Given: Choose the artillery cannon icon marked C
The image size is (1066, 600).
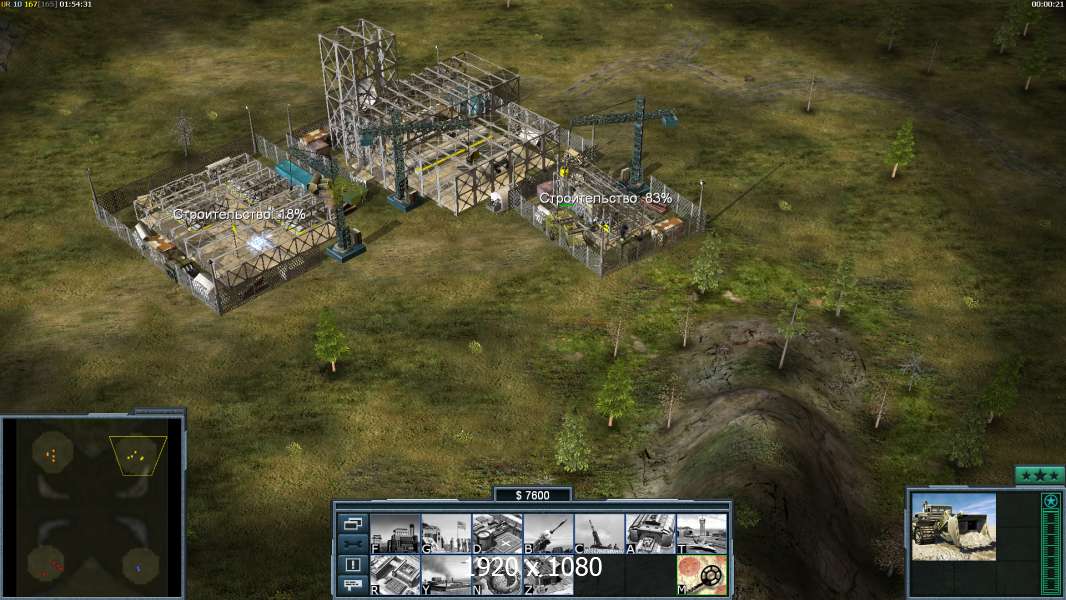Looking at the screenshot, I should 599,534.
